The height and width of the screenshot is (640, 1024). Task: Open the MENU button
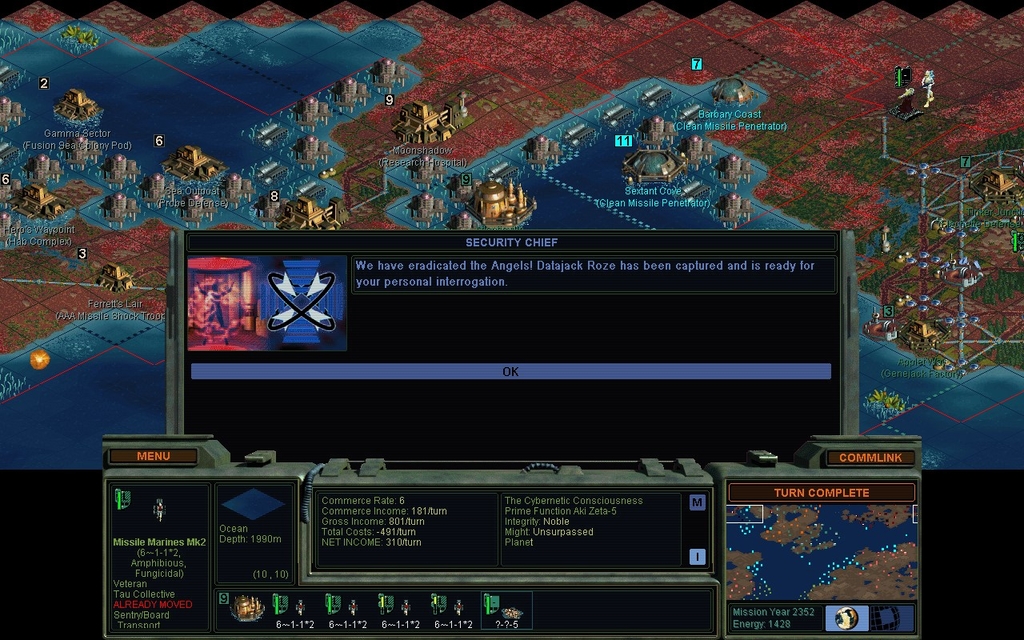pos(153,456)
